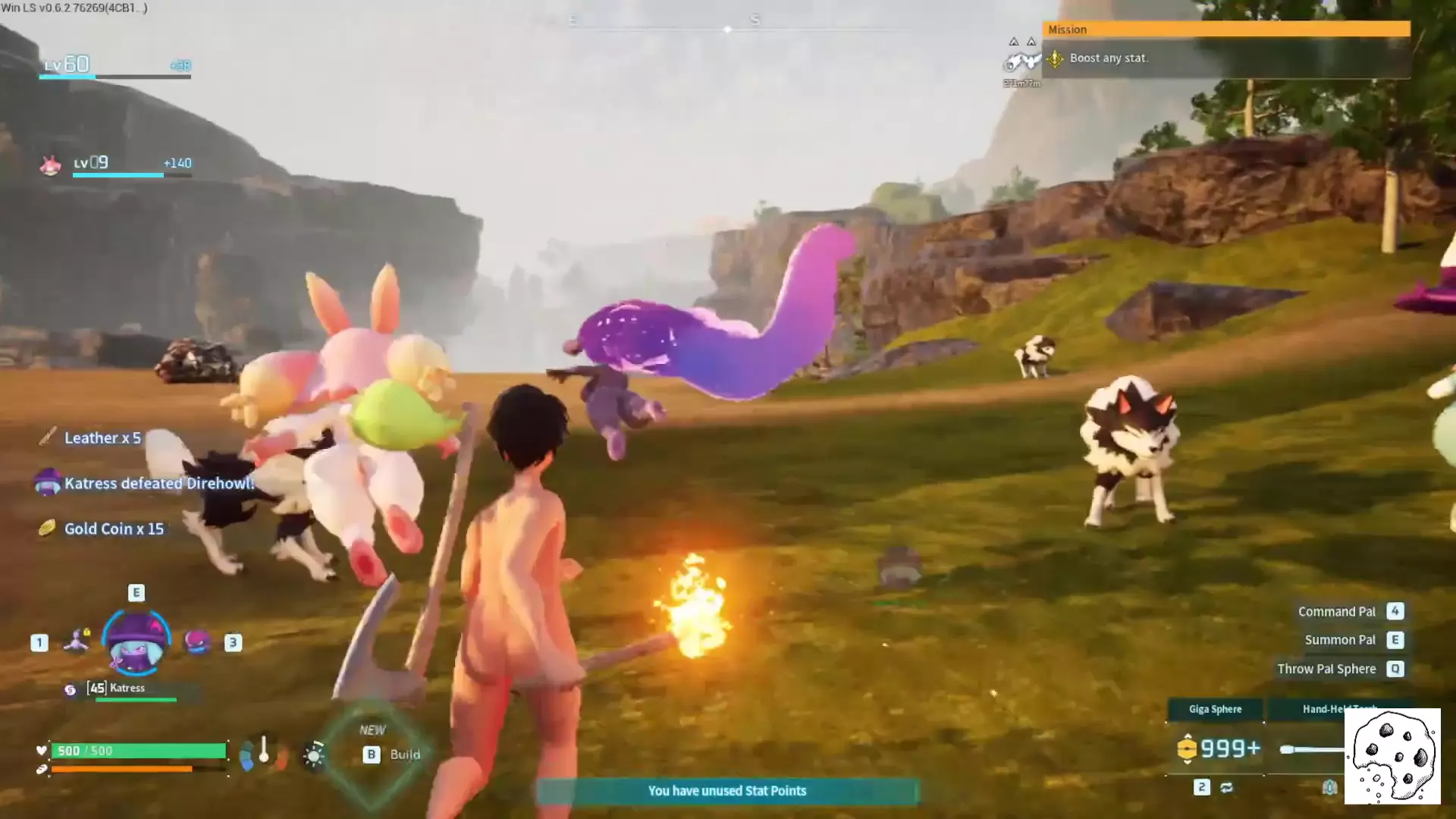Click the party pal icon beside Lv 09
The width and height of the screenshot is (1456, 819).
point(50,165)
